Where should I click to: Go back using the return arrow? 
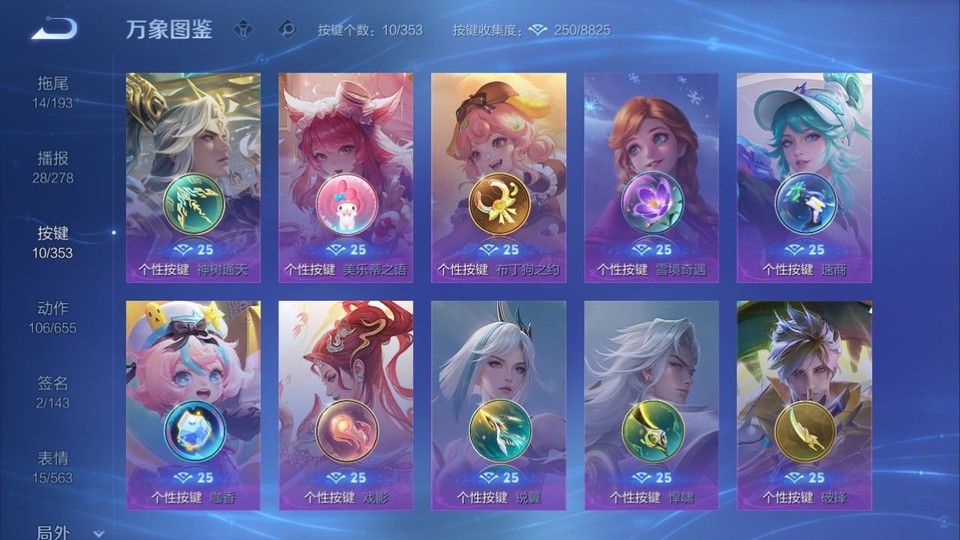click(53, 29)
